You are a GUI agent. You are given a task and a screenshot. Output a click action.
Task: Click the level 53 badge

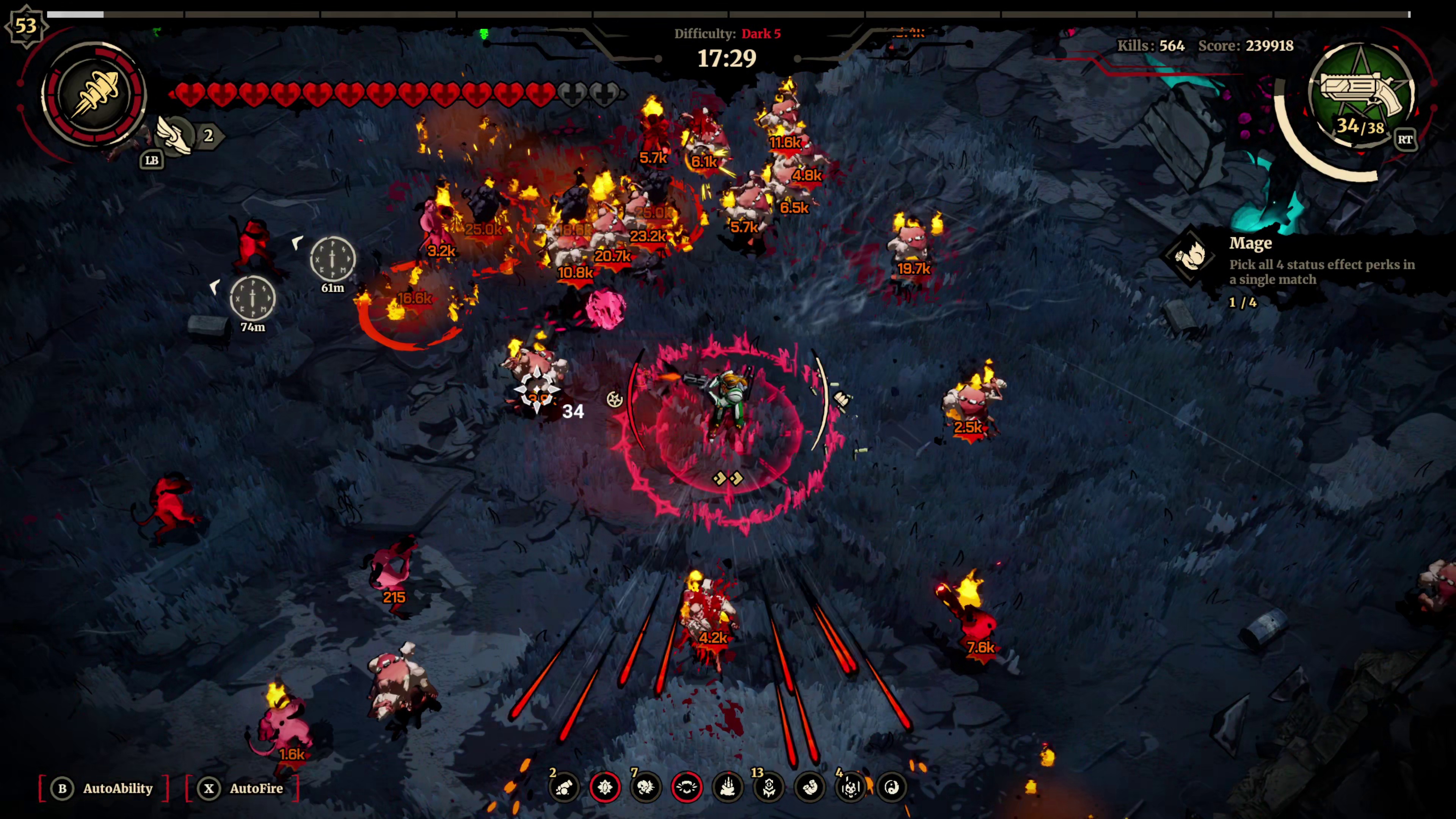click(25, 25)
